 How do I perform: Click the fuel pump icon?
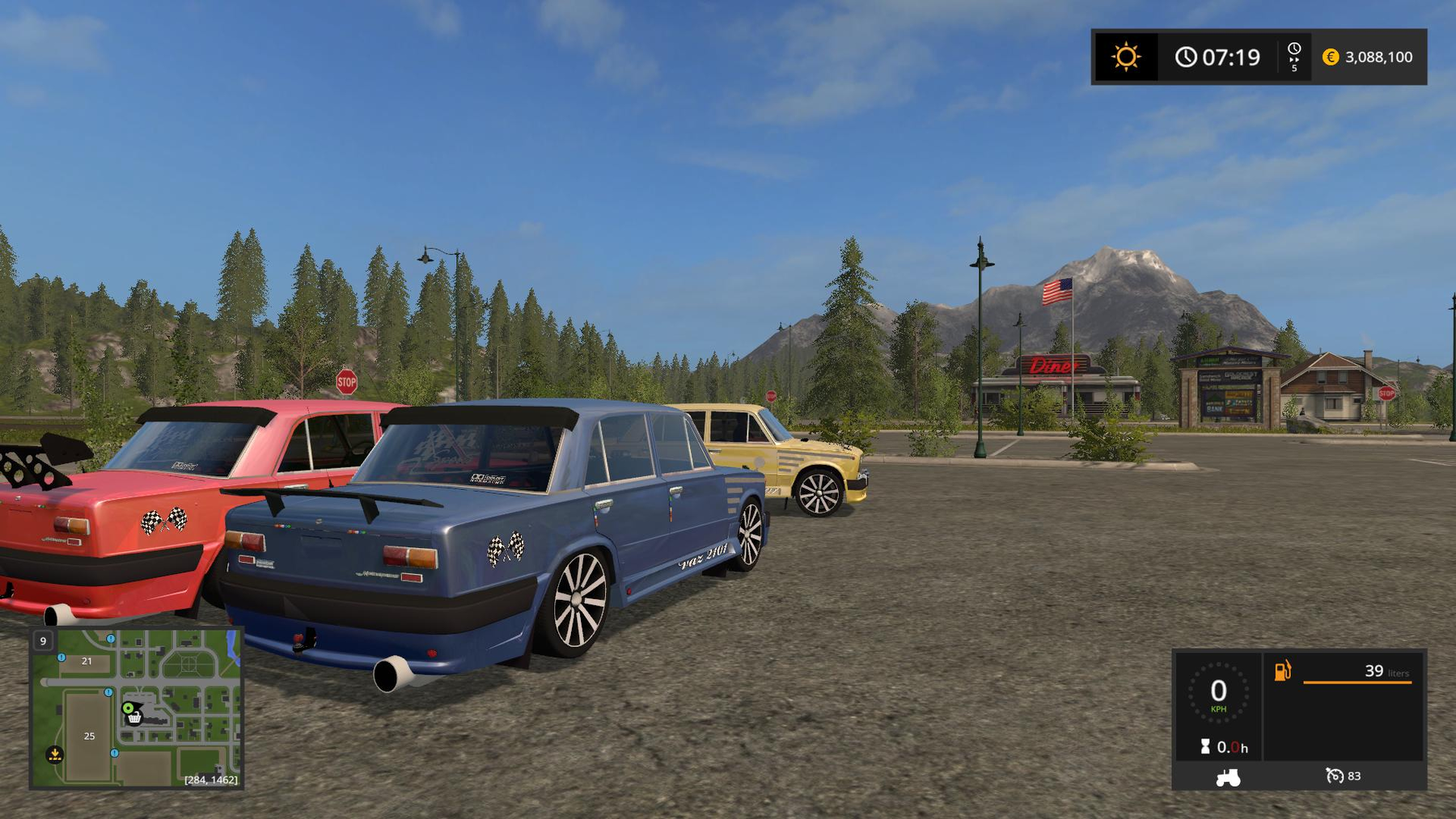[1283, 671]
